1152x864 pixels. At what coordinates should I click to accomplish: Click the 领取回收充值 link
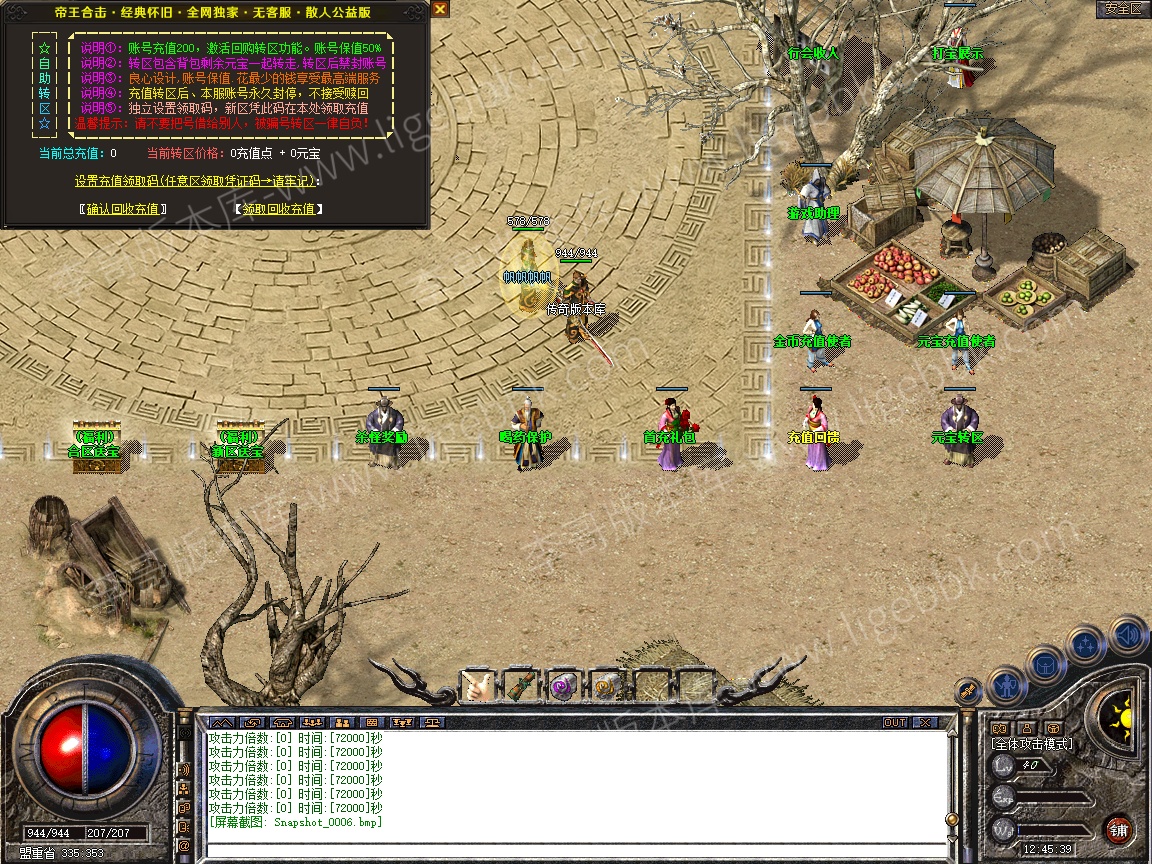(x=278, y=209)
